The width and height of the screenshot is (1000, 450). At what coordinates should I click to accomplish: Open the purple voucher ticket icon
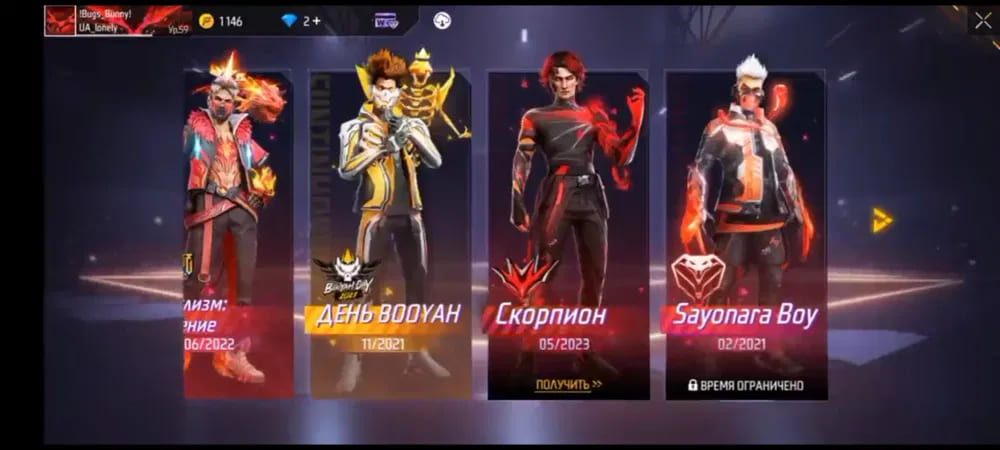[386, 21]
